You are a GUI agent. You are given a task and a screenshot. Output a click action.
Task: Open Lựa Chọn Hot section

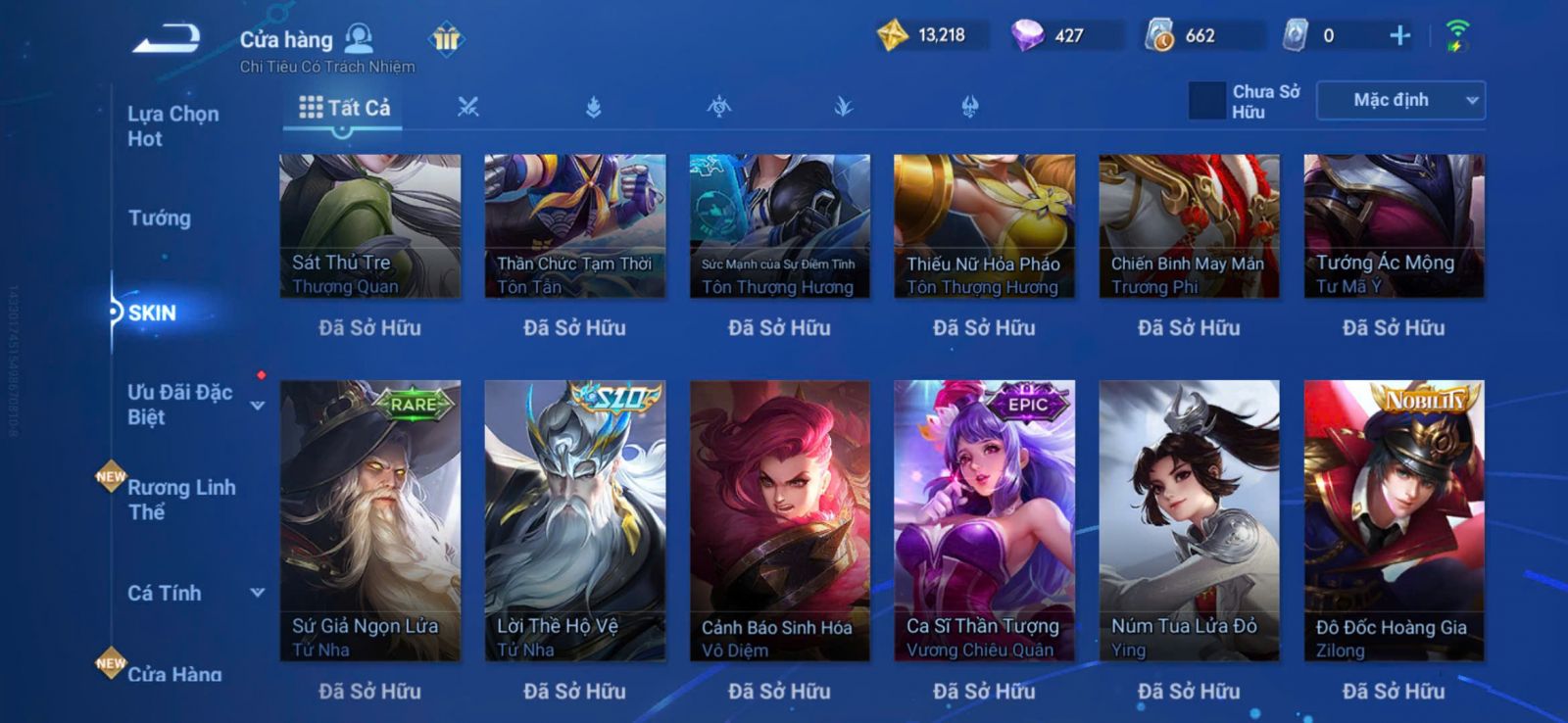pyautogui.click(x=172, y=126)
